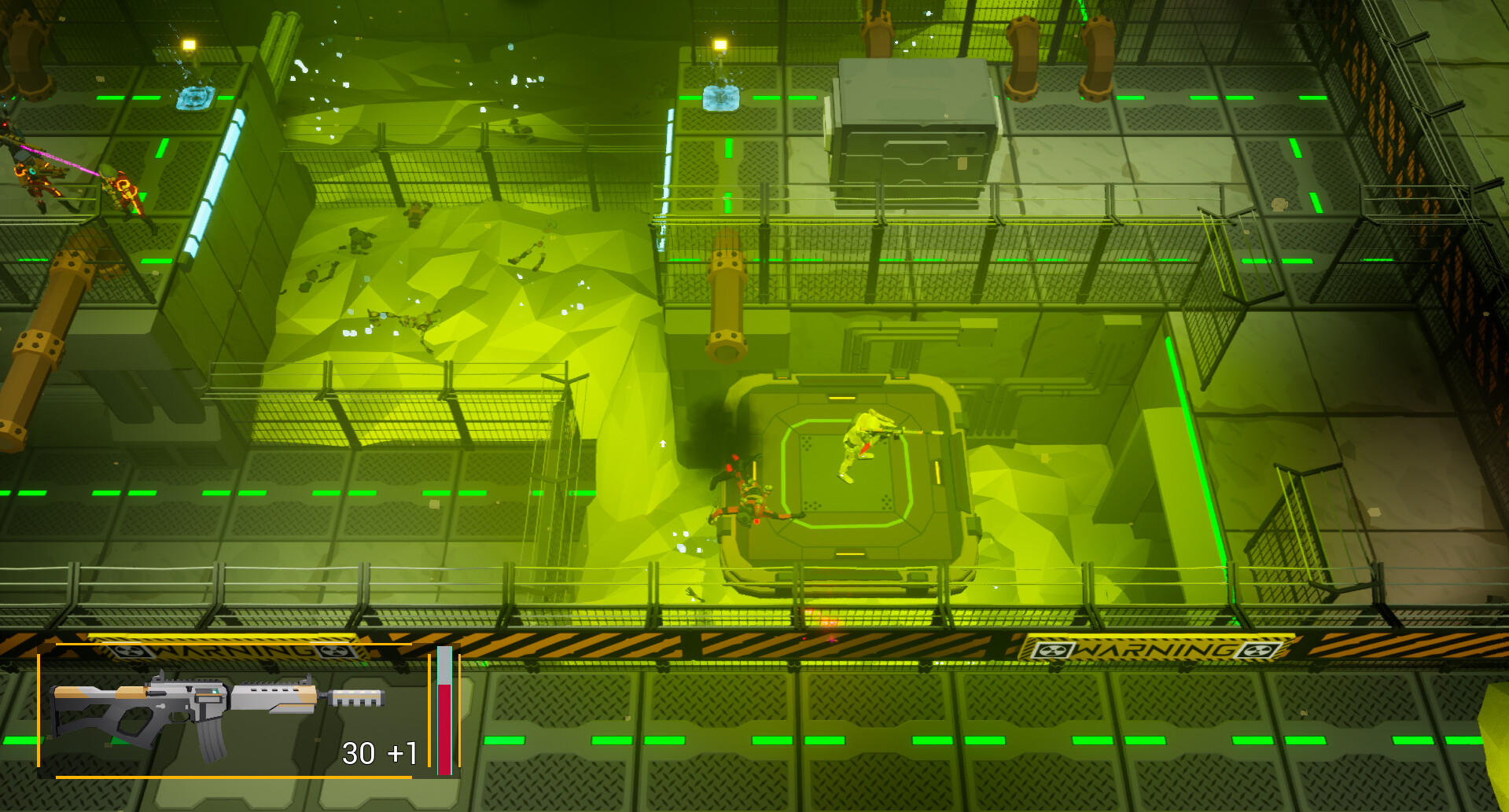Click the radiation symbol on left WARNING banner
The image size is (1509, 812).
pyautogui.click(x=129, y=651)
